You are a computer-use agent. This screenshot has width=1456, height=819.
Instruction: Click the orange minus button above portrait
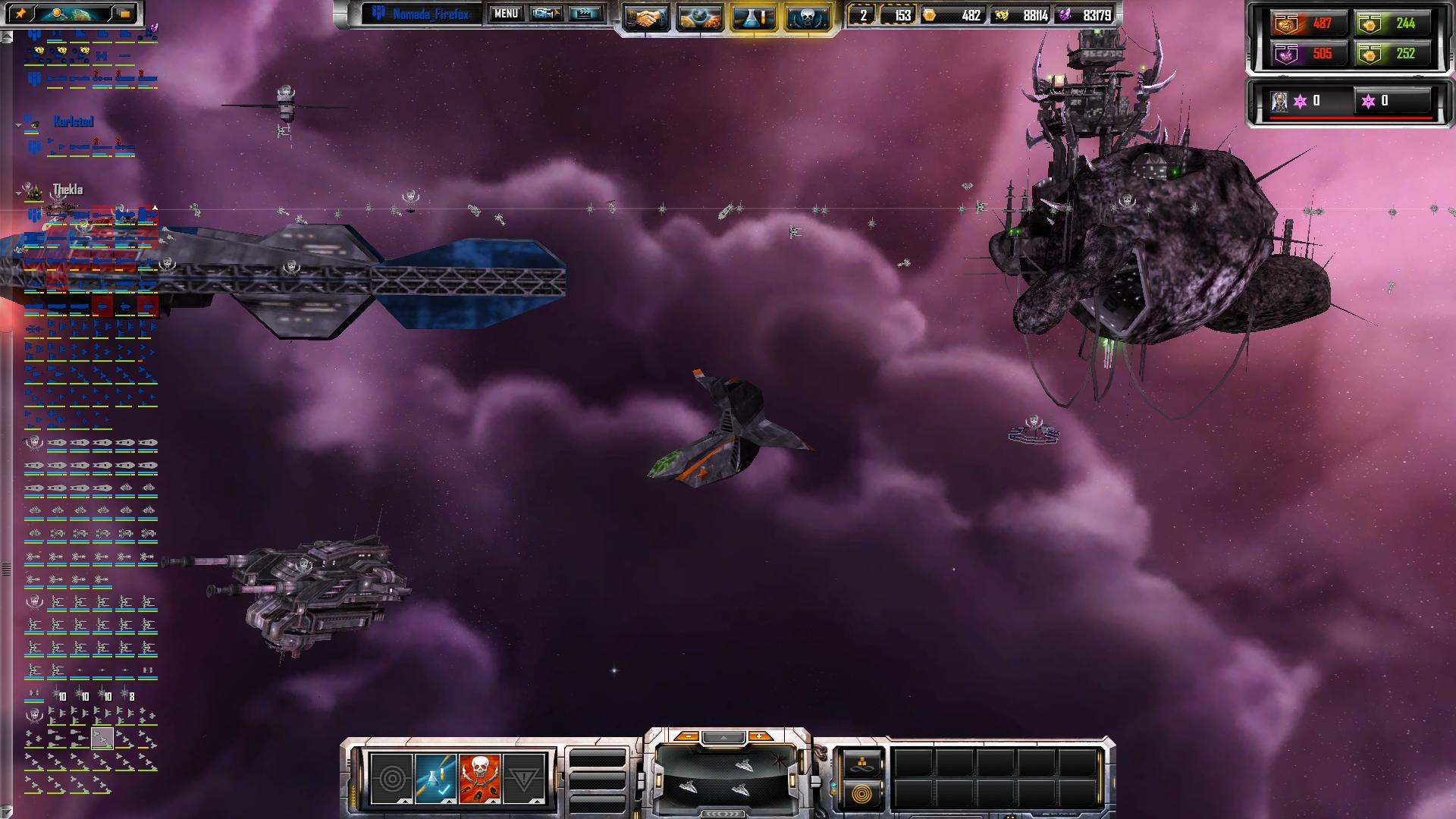[686, 736]
